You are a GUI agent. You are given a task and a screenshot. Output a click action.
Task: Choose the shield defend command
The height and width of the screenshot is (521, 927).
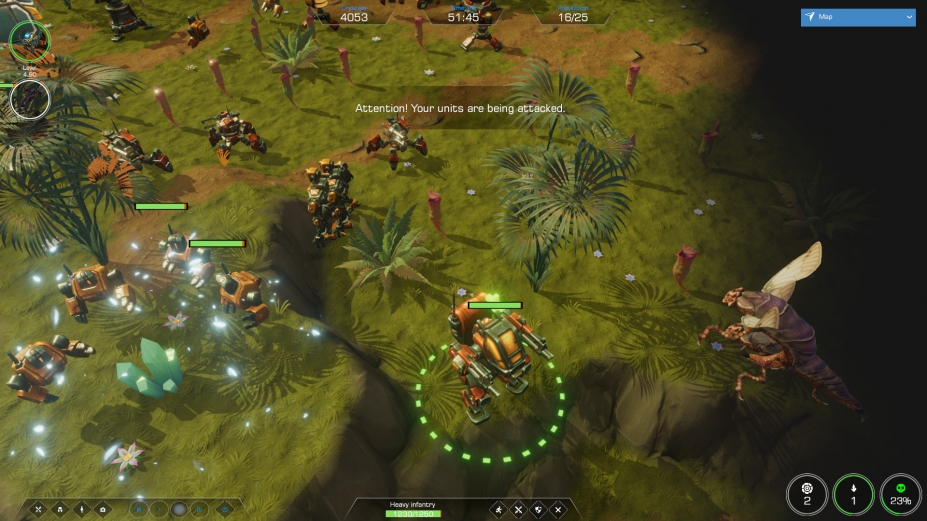(x=538, y=510)
